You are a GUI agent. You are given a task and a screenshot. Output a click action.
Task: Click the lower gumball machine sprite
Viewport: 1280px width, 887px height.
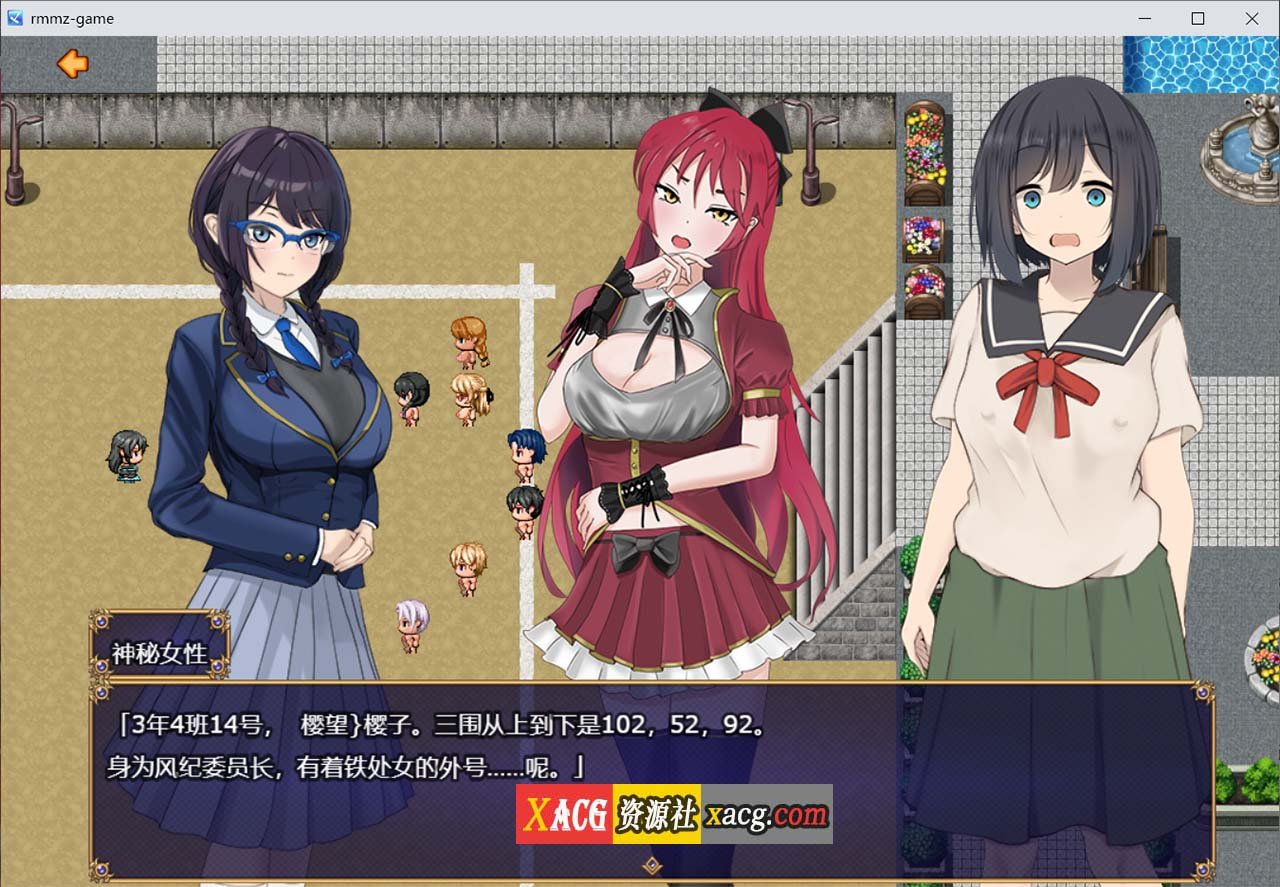[924, 290]
